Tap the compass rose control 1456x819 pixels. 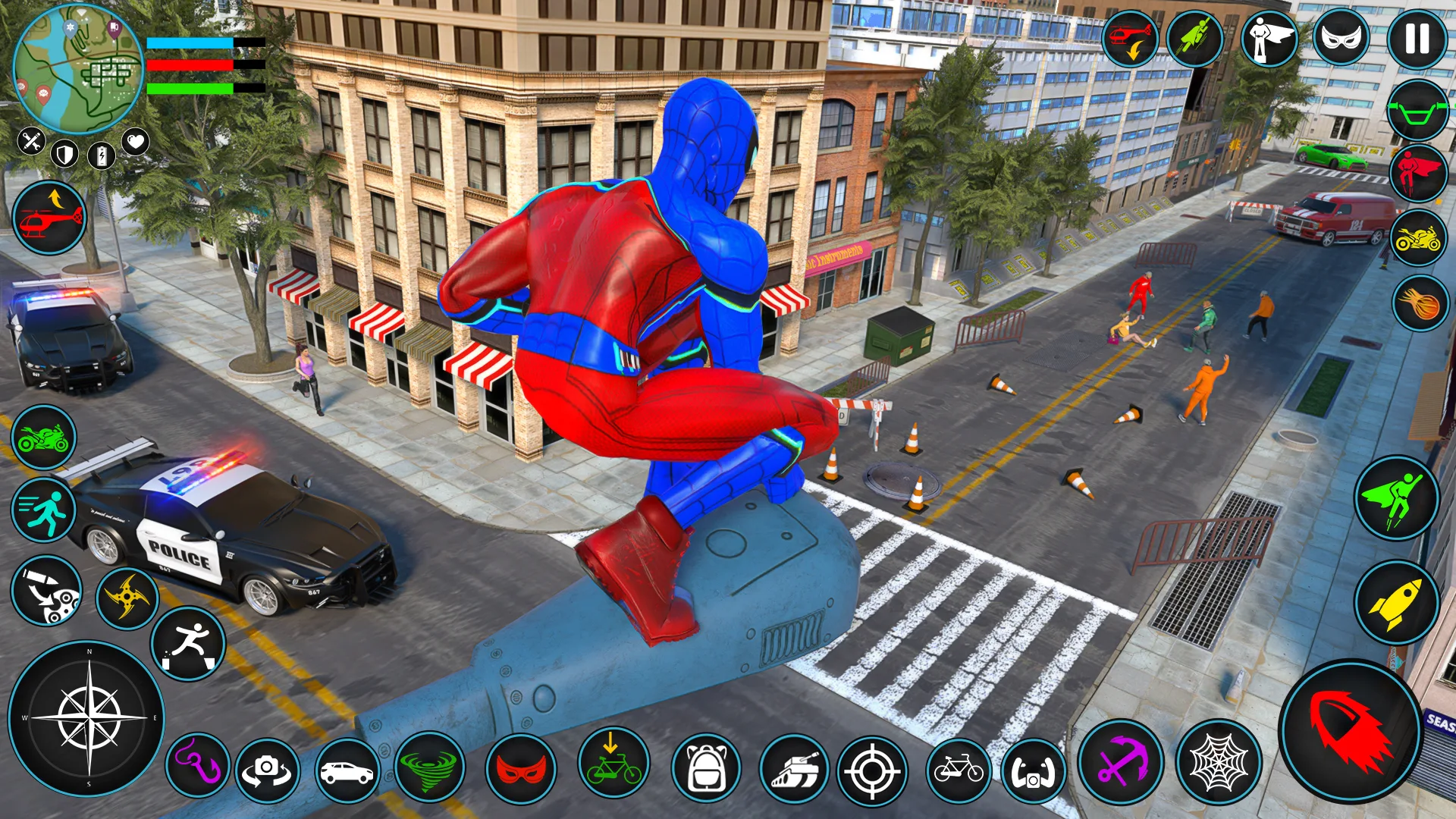(87, 717)
